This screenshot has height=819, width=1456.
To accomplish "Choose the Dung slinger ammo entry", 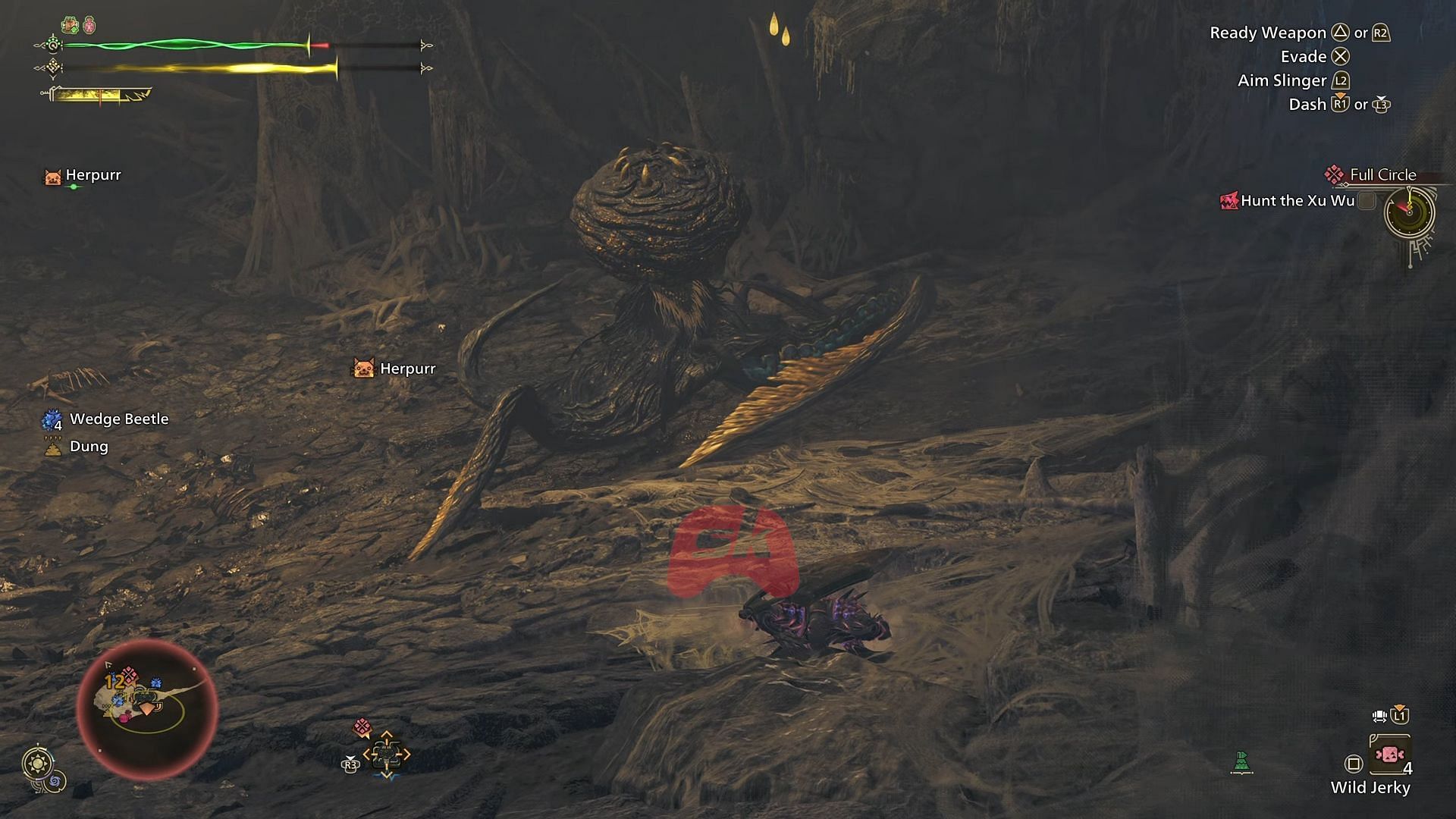I will coord(88,447).
